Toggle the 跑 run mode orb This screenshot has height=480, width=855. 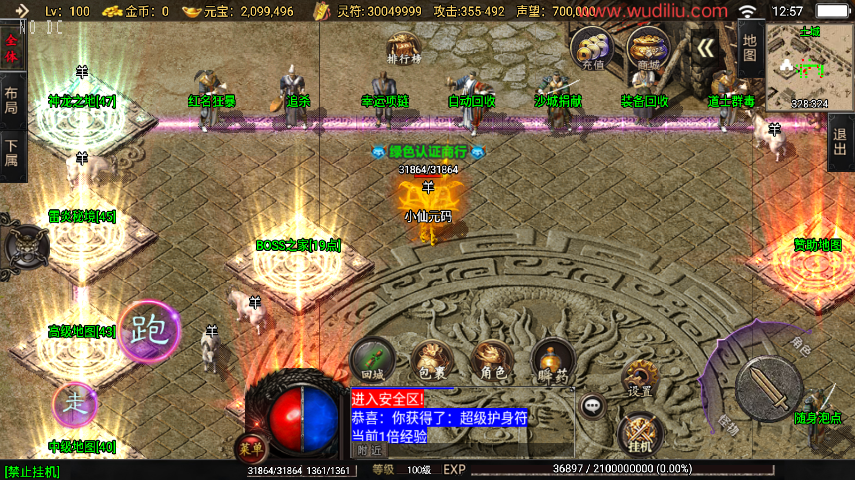tap(149, 329)
